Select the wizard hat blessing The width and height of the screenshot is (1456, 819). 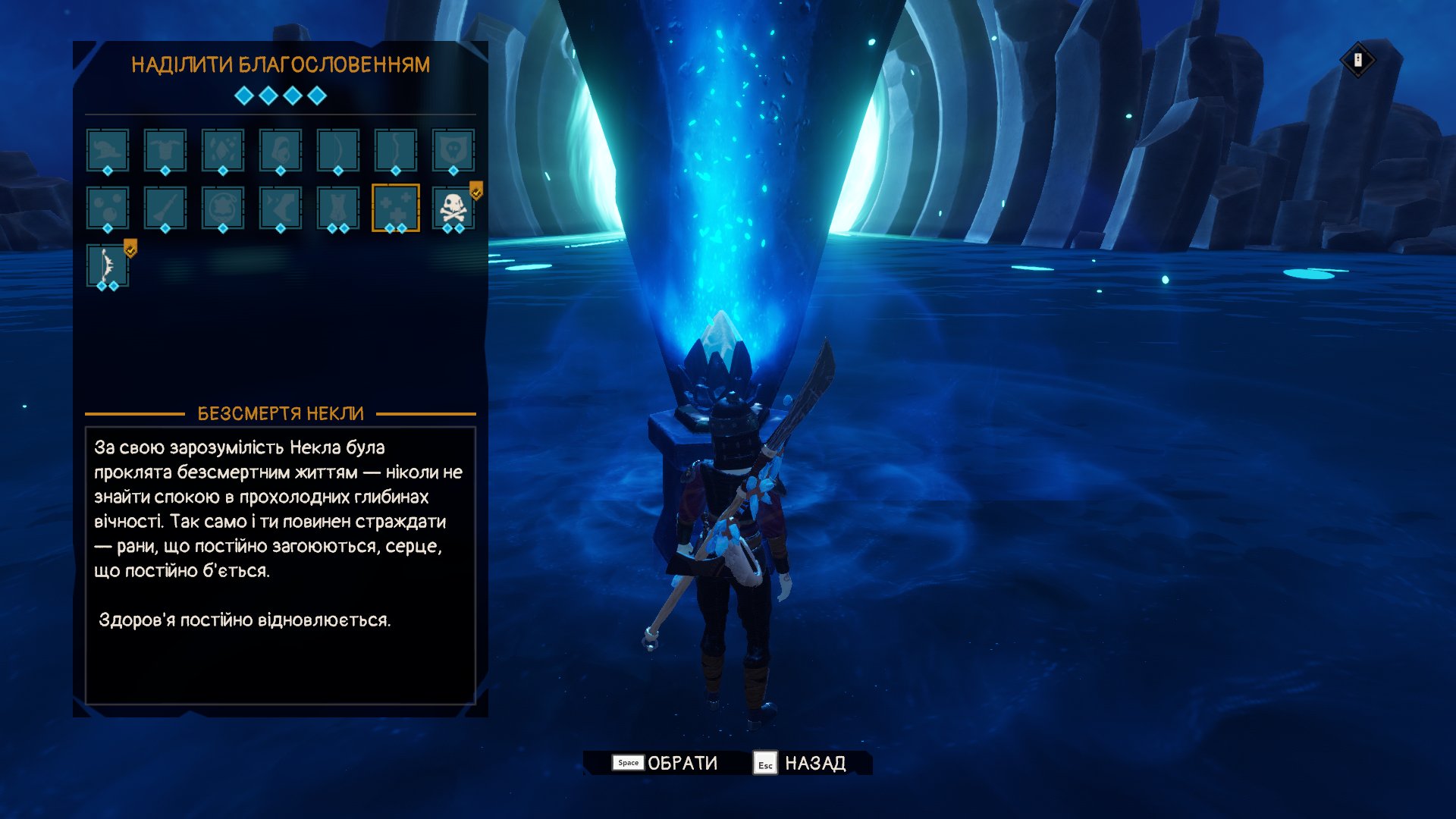[x=108, y=150]
